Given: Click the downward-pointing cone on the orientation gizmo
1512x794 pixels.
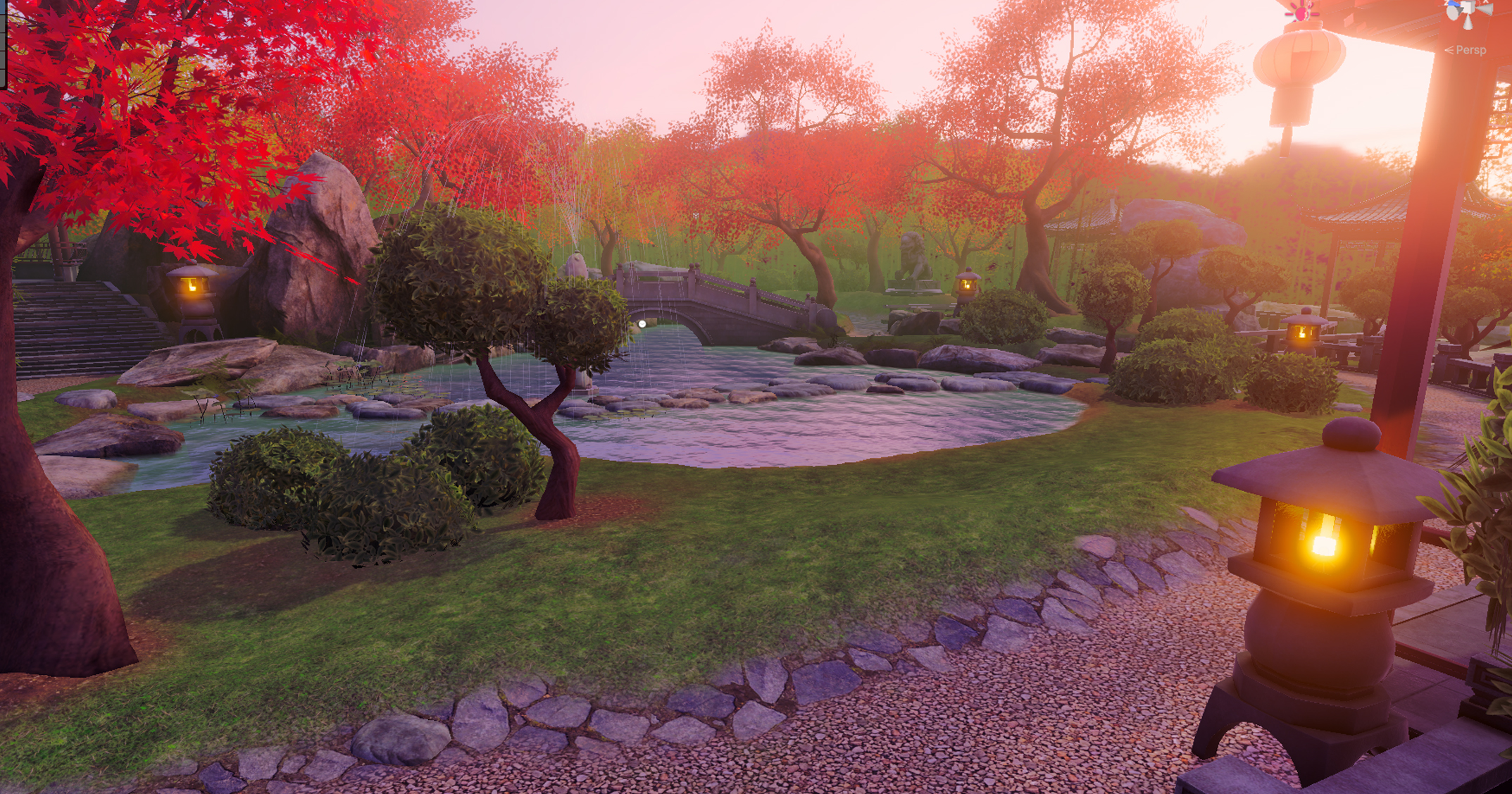Looking at the screenshot, I should tap(1468, 23).
